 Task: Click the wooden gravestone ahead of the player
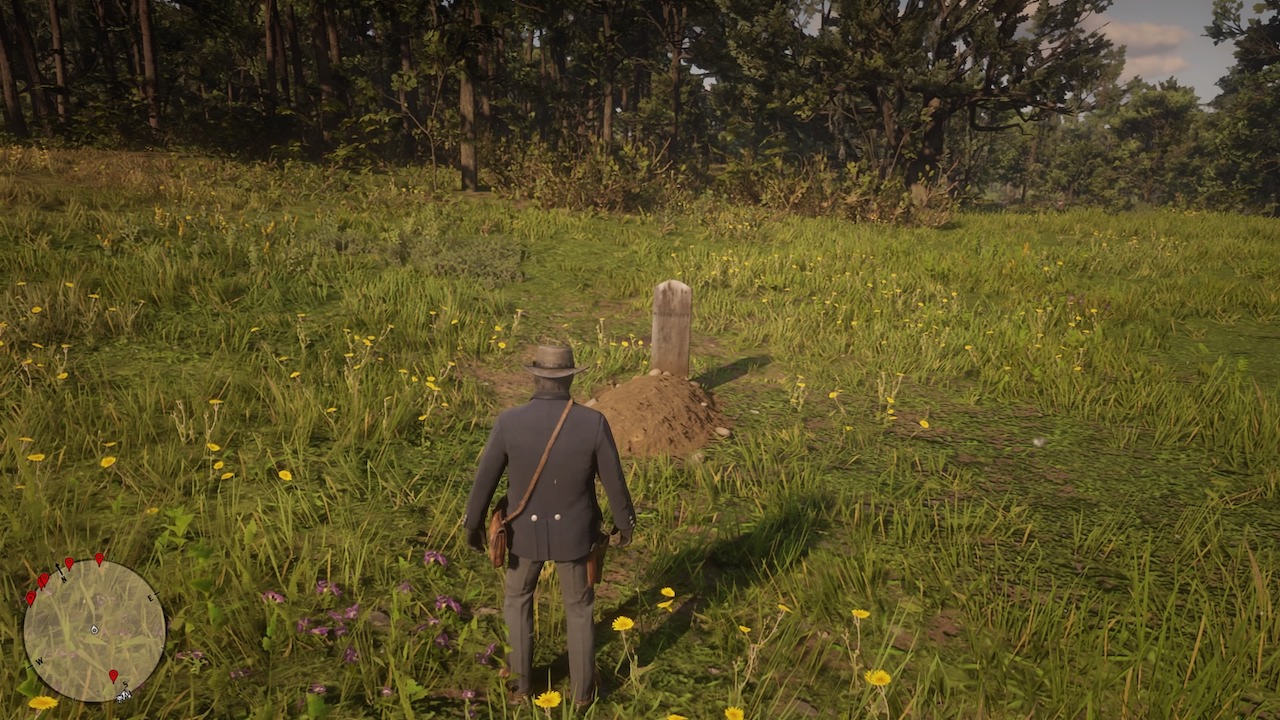tap(673, 330)
